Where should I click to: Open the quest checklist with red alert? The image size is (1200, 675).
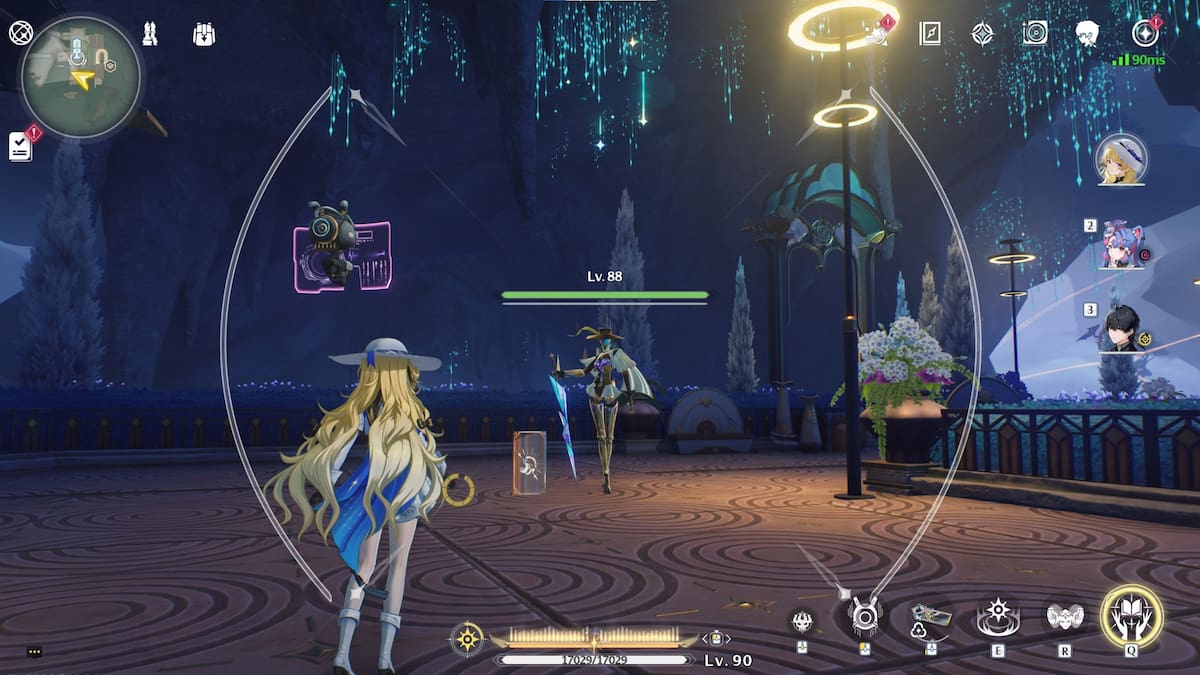click(21, 145)
